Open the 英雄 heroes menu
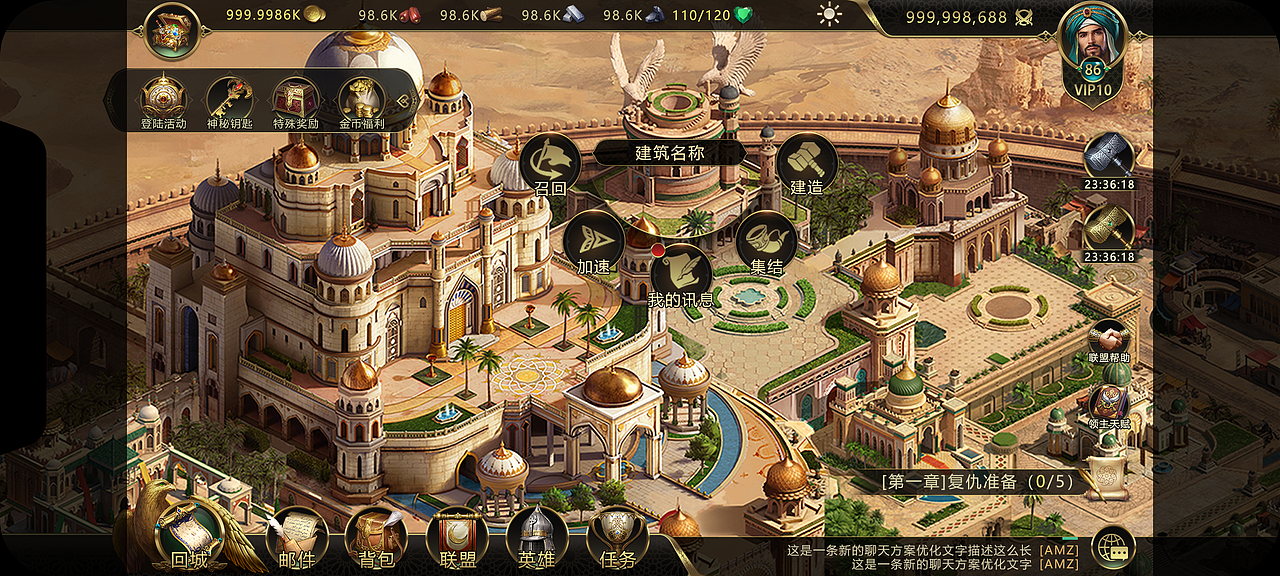The height and width of the screenshot is (576, 1280). (x=537, y=537)
